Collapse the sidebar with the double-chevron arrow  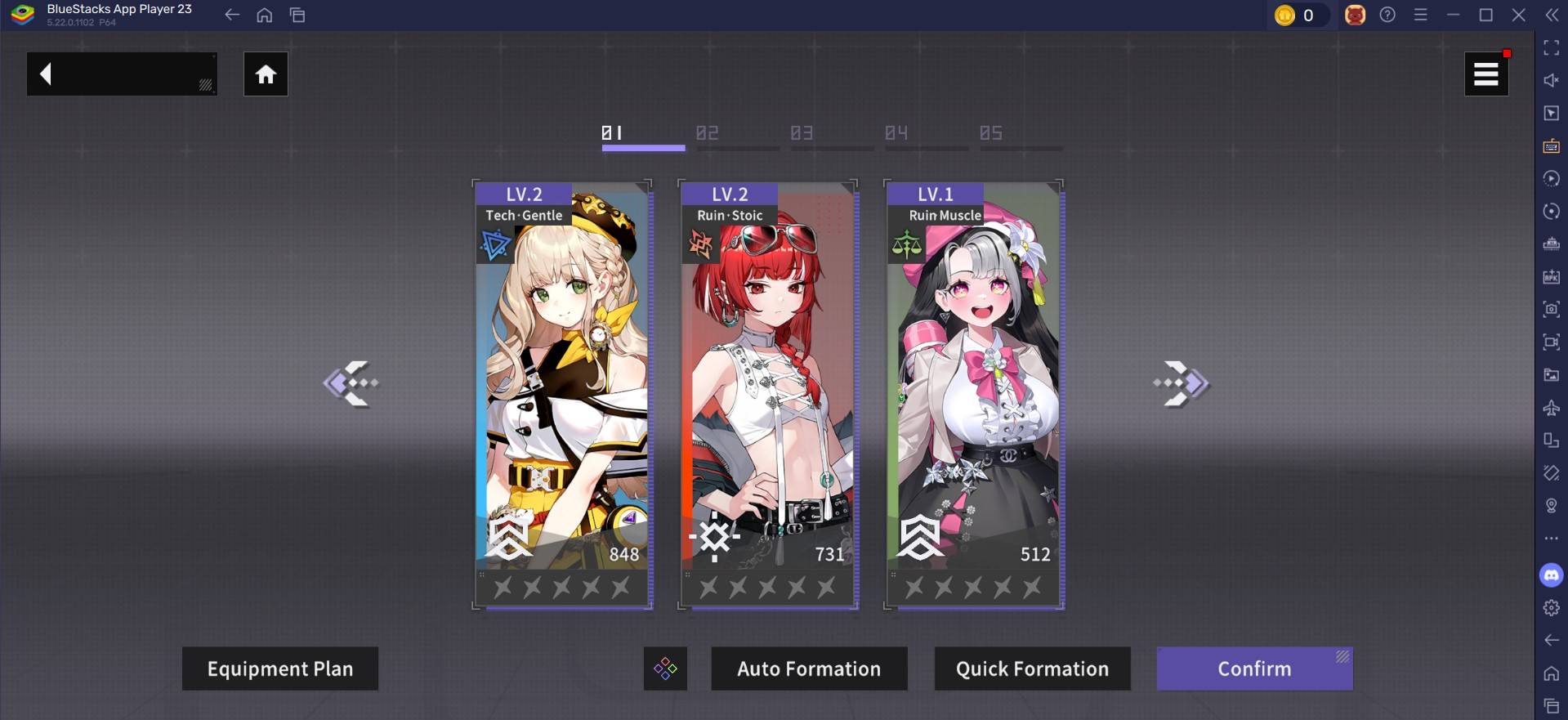click(1551, 14)
